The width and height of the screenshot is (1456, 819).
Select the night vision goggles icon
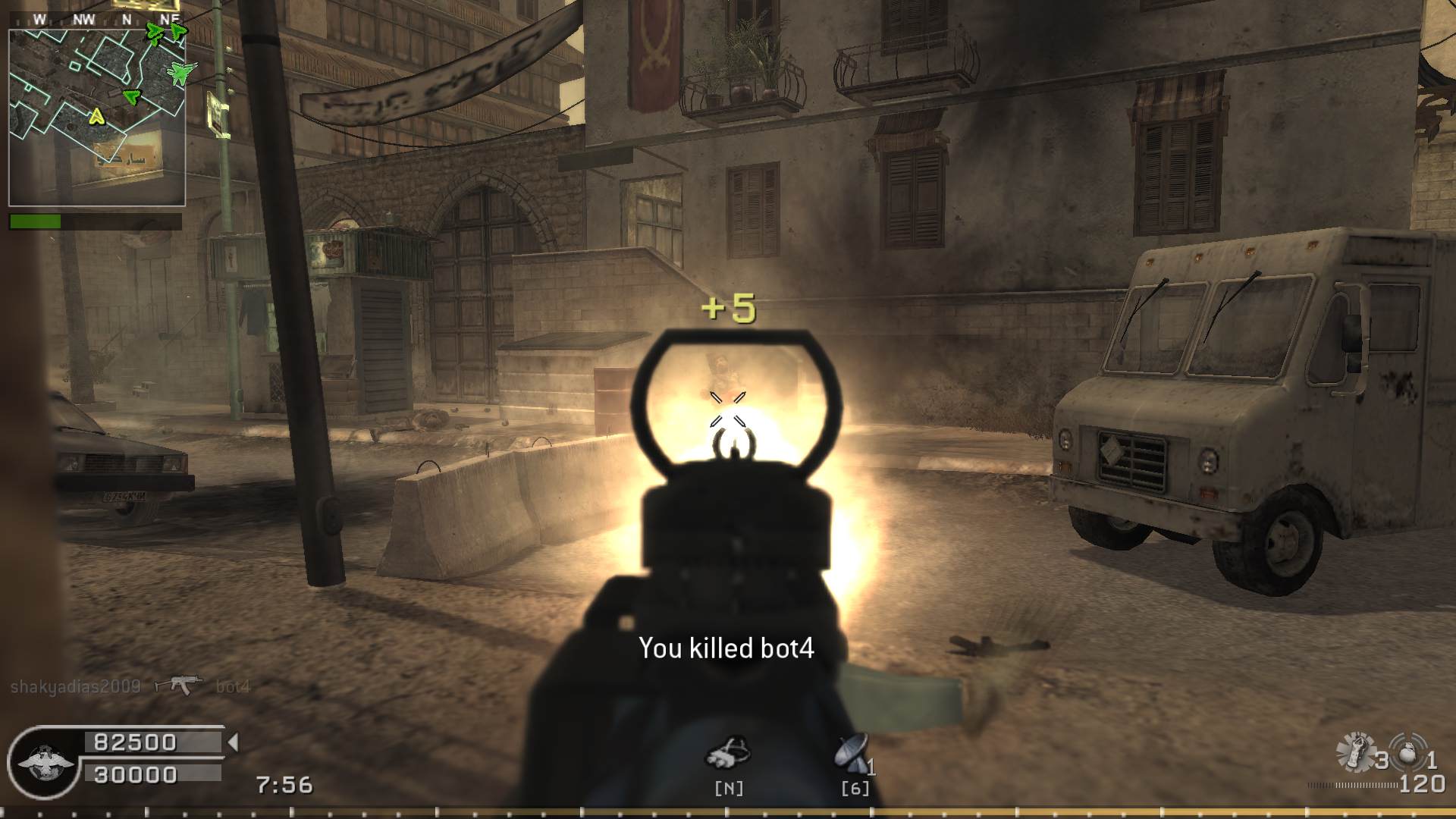click(728, 753)
